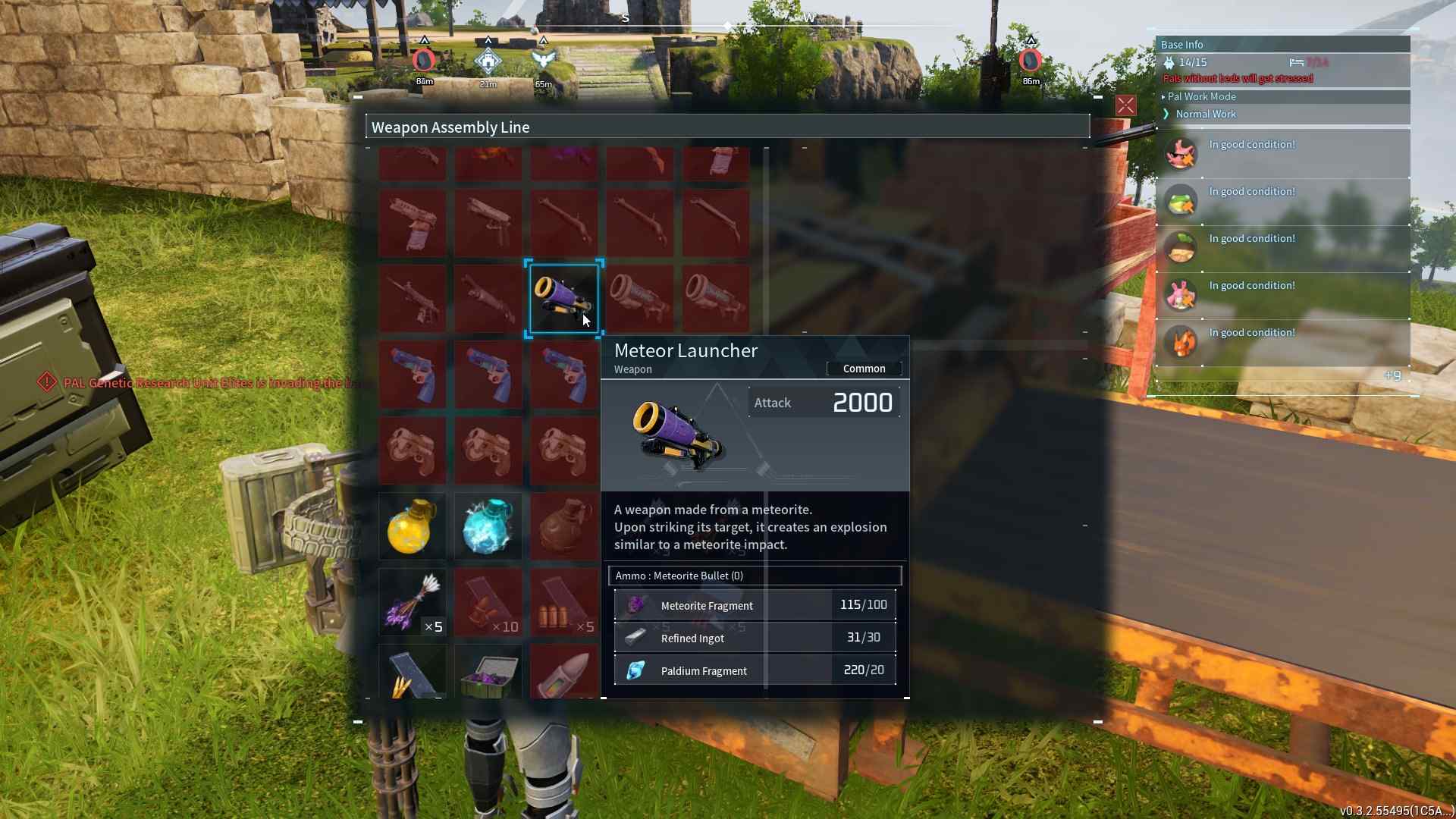Image resolution: width=1456 pixels, height=819 pixels.
Task: Show the +9 additional base pals
Action: pyautogui.click(x=1392, y=375)
